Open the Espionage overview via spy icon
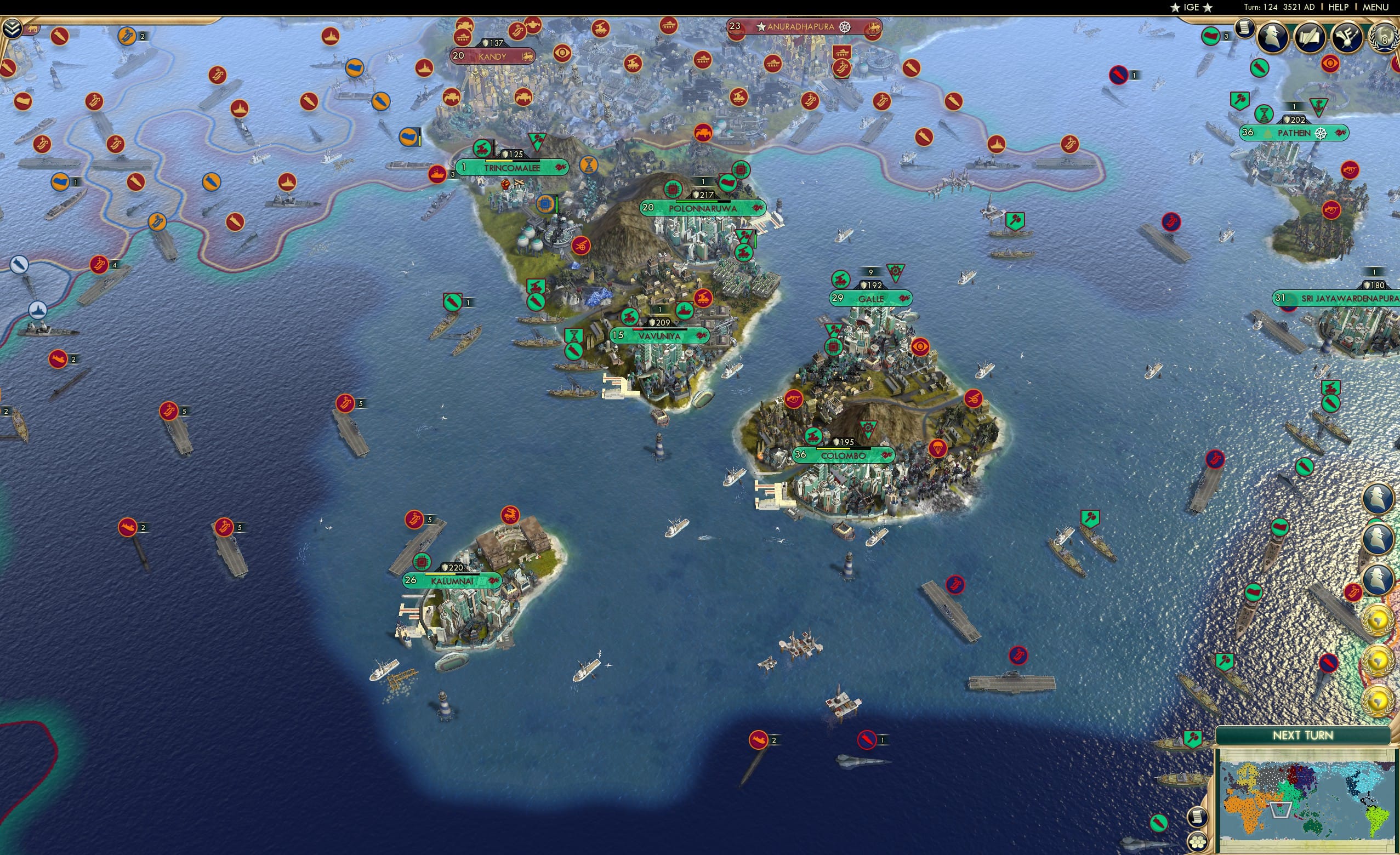 [x=1274, y=37]
